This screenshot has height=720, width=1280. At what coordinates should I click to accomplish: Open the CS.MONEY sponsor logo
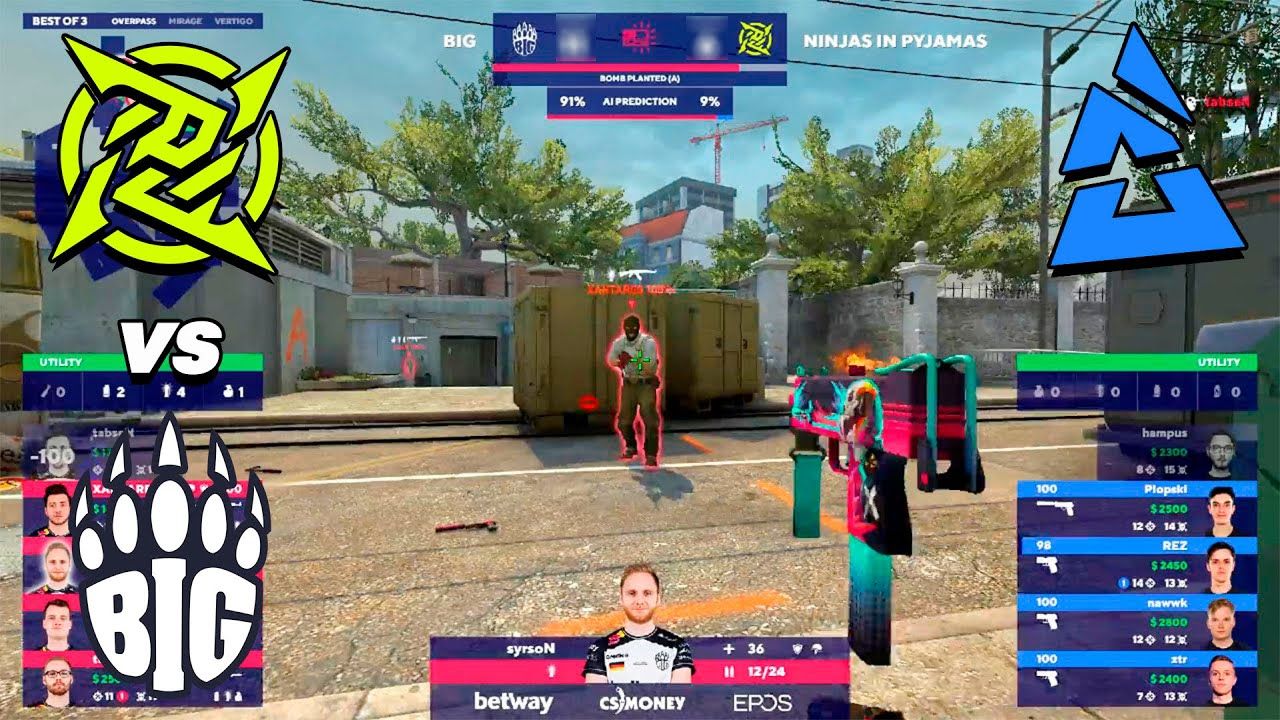click(x=640, y=702)
